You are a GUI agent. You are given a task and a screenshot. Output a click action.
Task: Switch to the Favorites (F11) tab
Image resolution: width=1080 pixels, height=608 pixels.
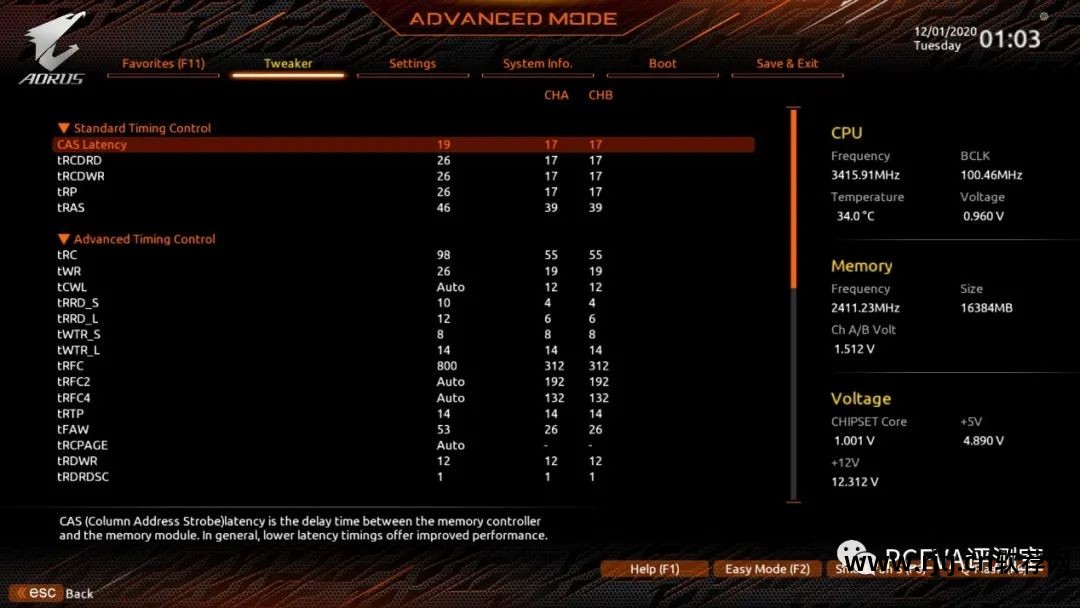point(163,64)
